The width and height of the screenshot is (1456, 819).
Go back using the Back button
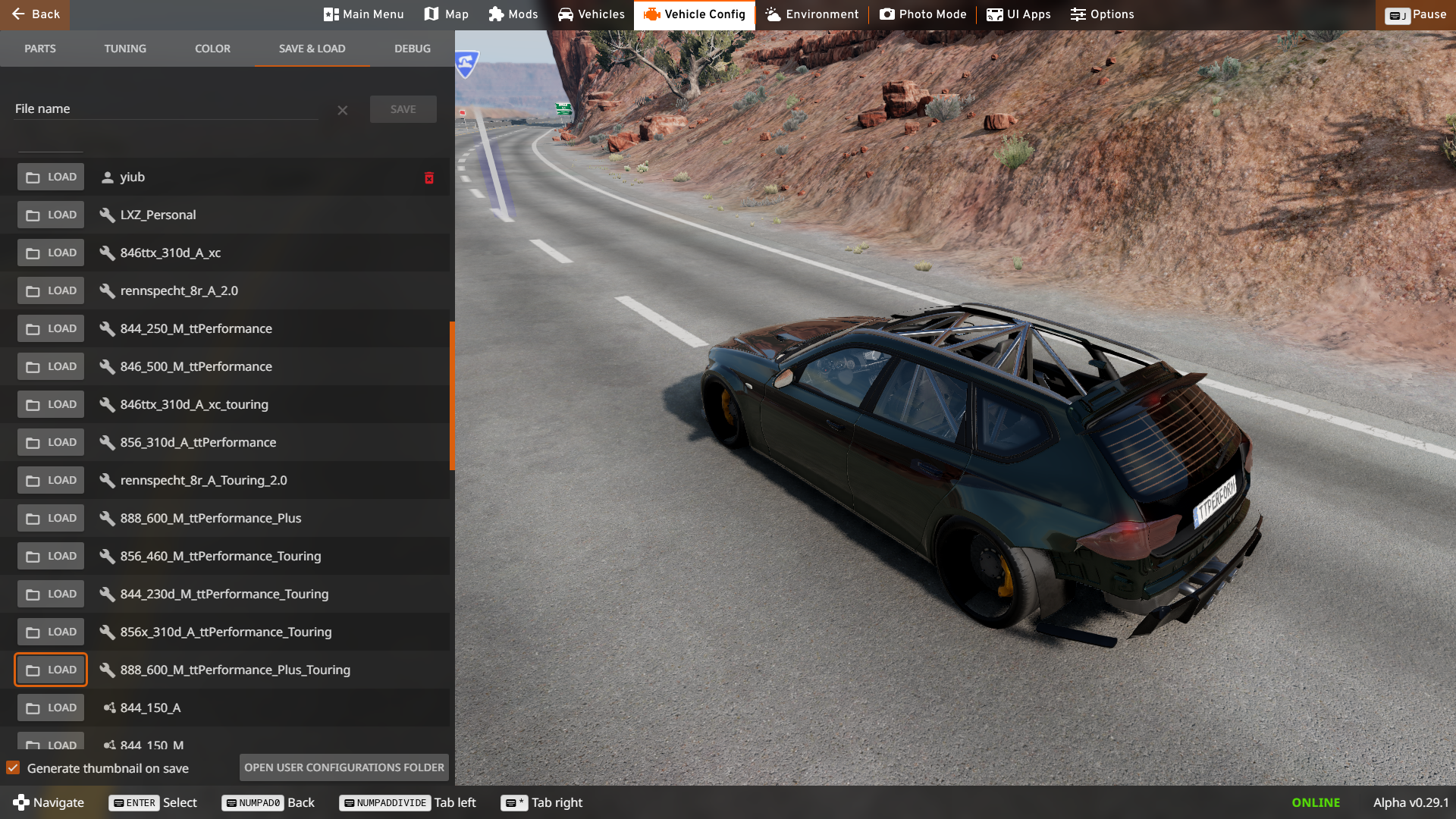[35, 14]
